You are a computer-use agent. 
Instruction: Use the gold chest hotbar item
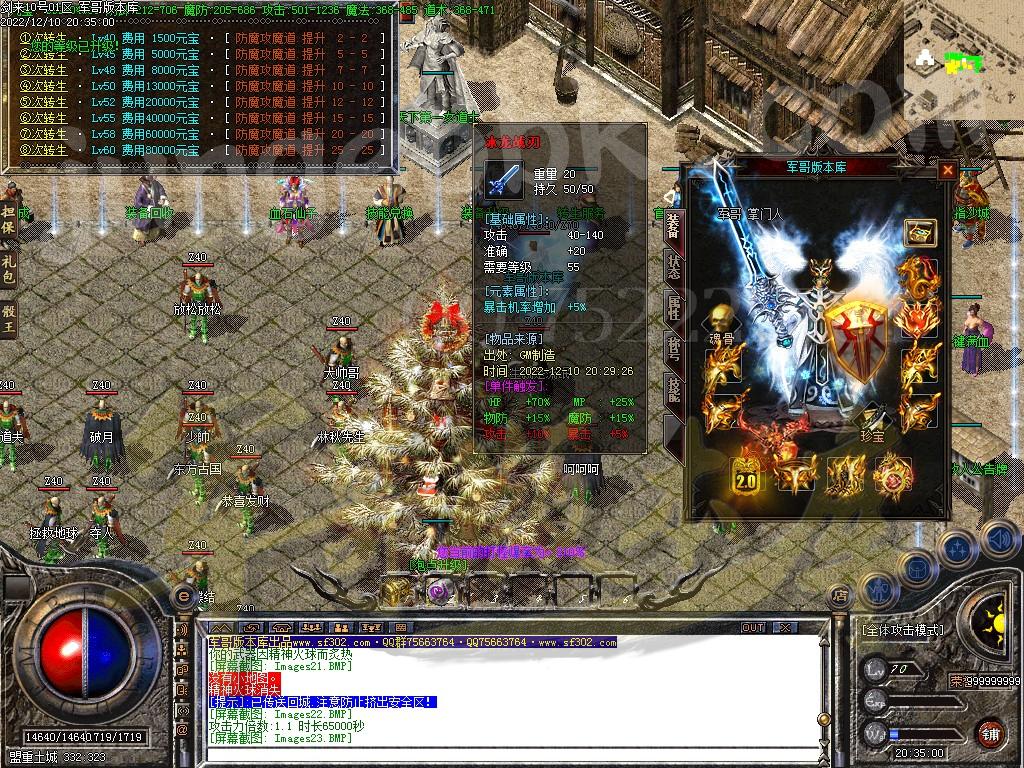tap(395, 593)
